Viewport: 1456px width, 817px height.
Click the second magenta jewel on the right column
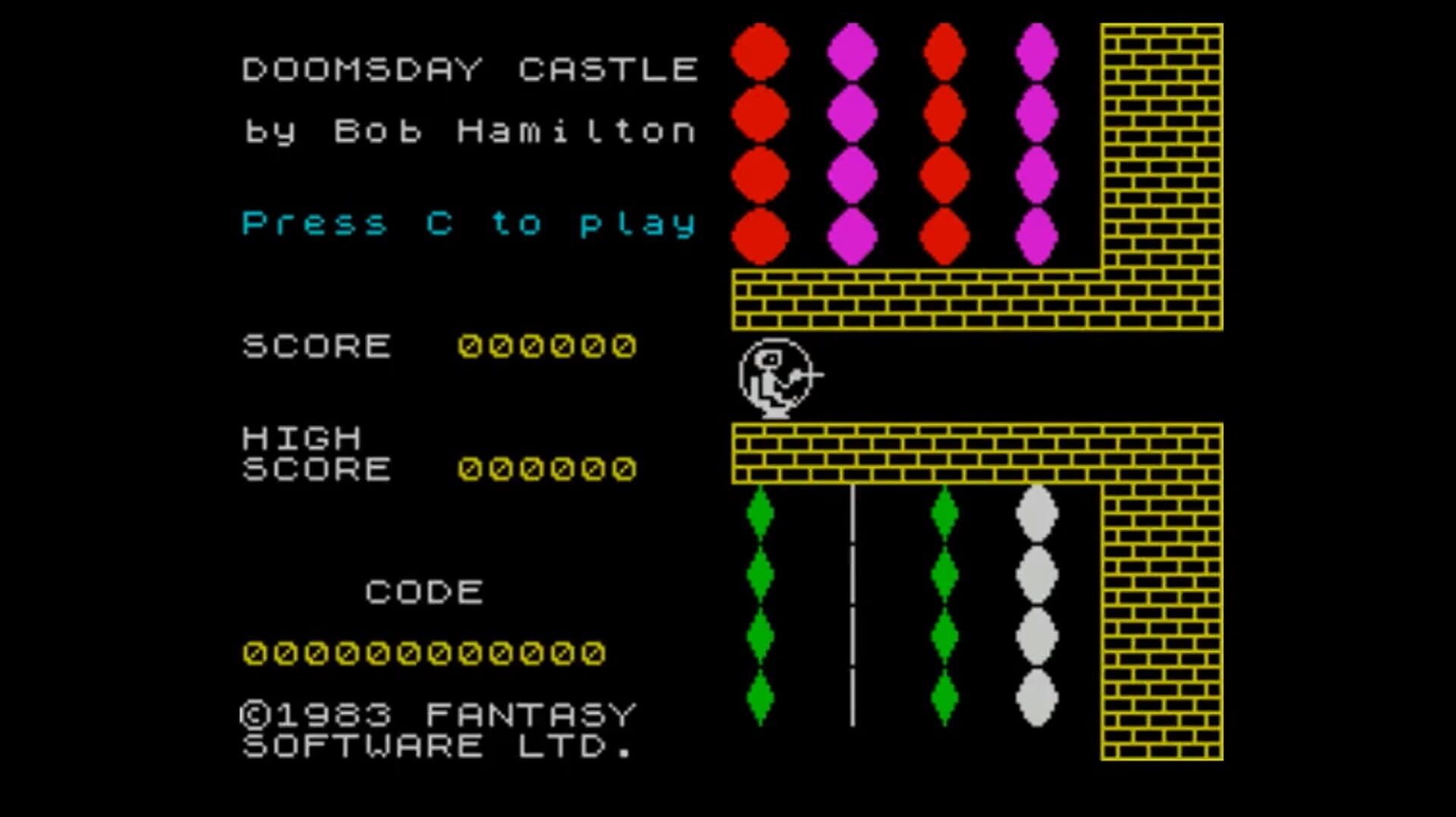[1037, 115]
